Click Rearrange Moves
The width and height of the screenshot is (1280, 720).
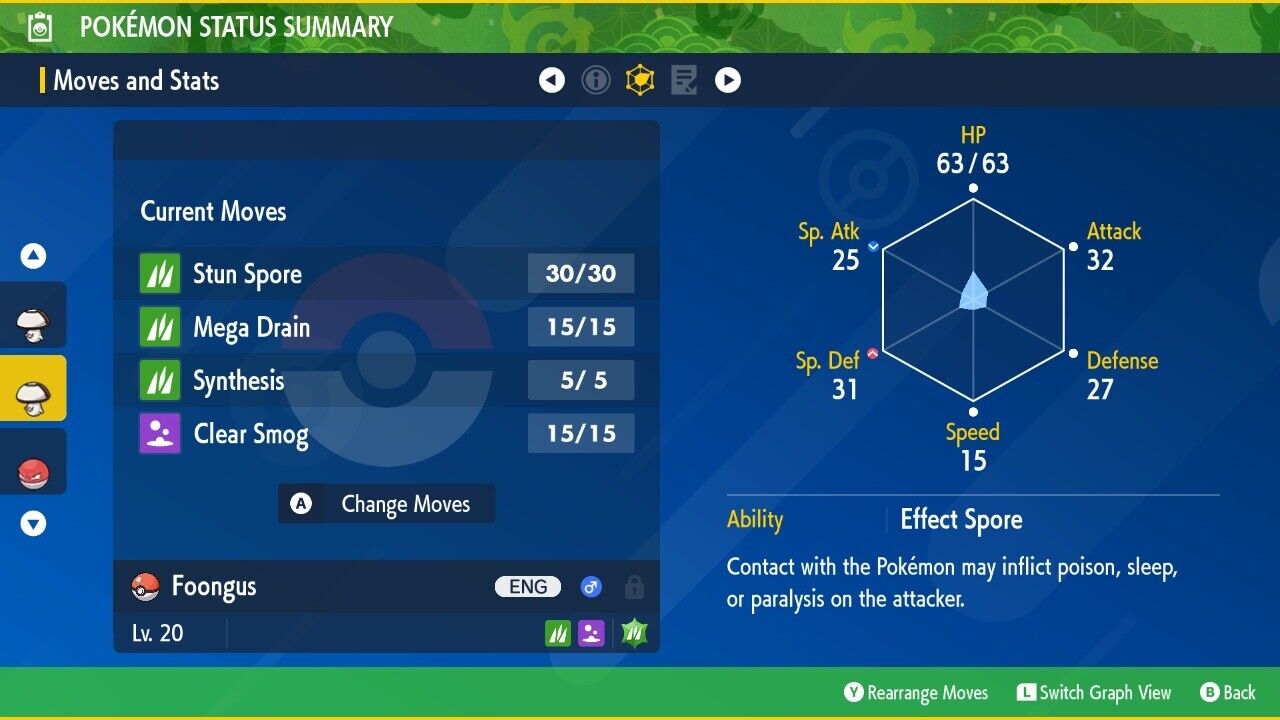coord(916,693)
